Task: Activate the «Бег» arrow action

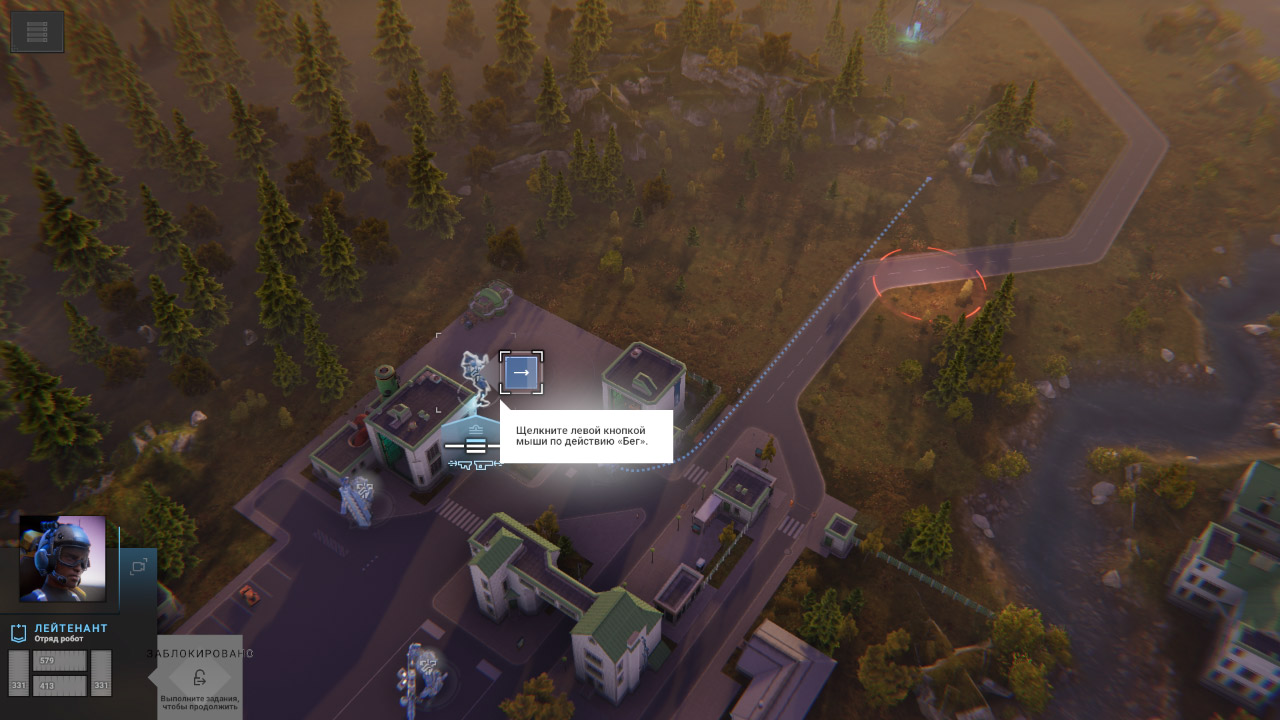Action: [521, 373]
